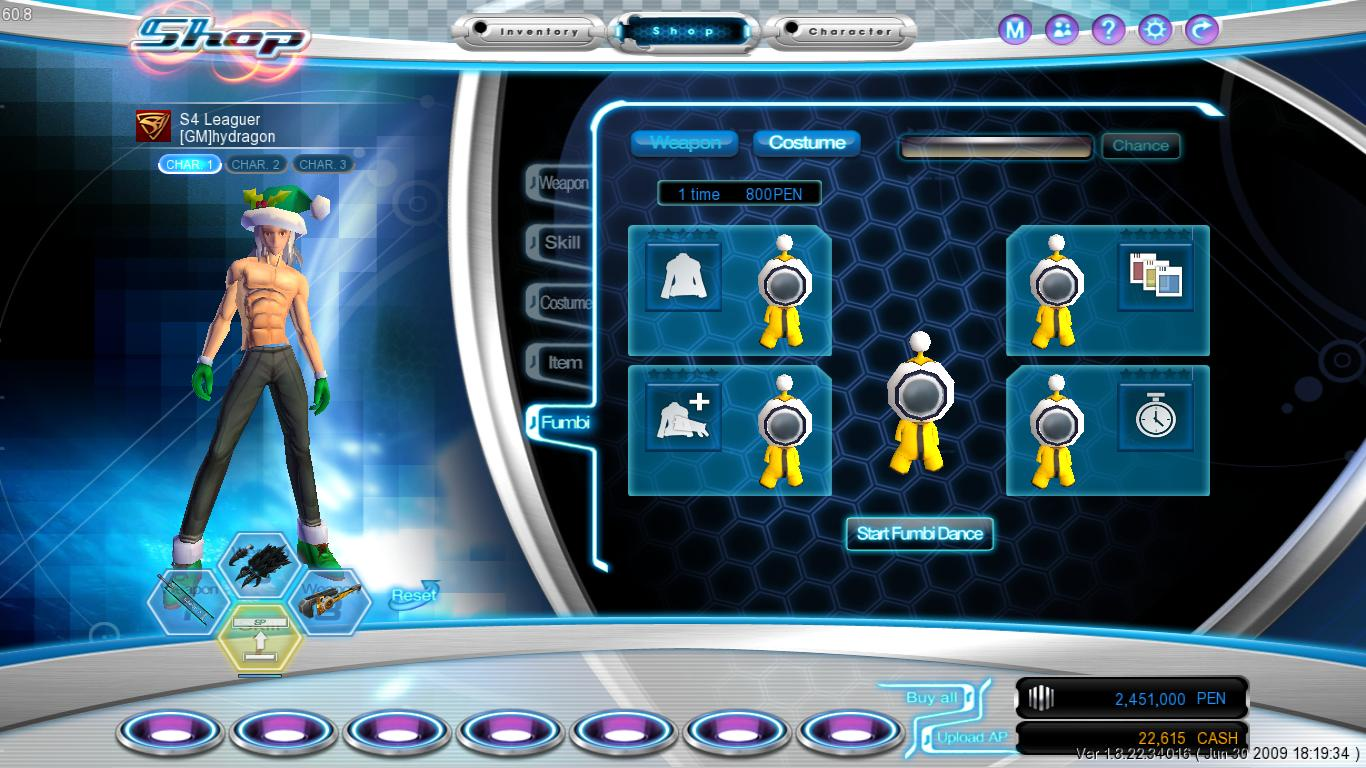Click the Chance button
This screenshot has width=1366, height=768.
point(1141,146)
